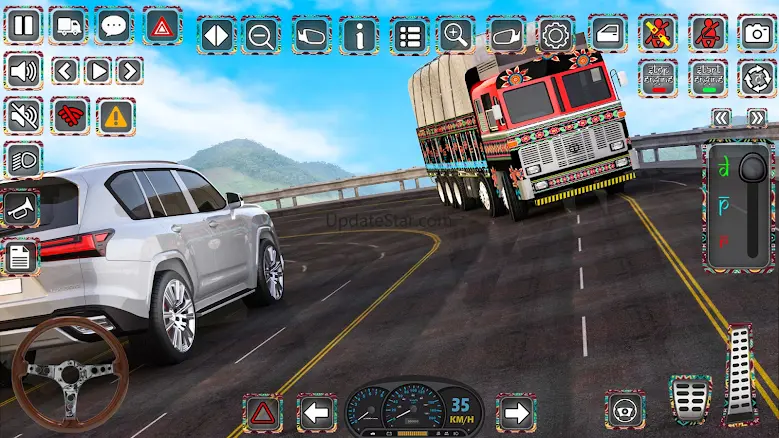Click the zoom-in magnifier icon
The image size is (779, 438).
(x=457, y=36)
